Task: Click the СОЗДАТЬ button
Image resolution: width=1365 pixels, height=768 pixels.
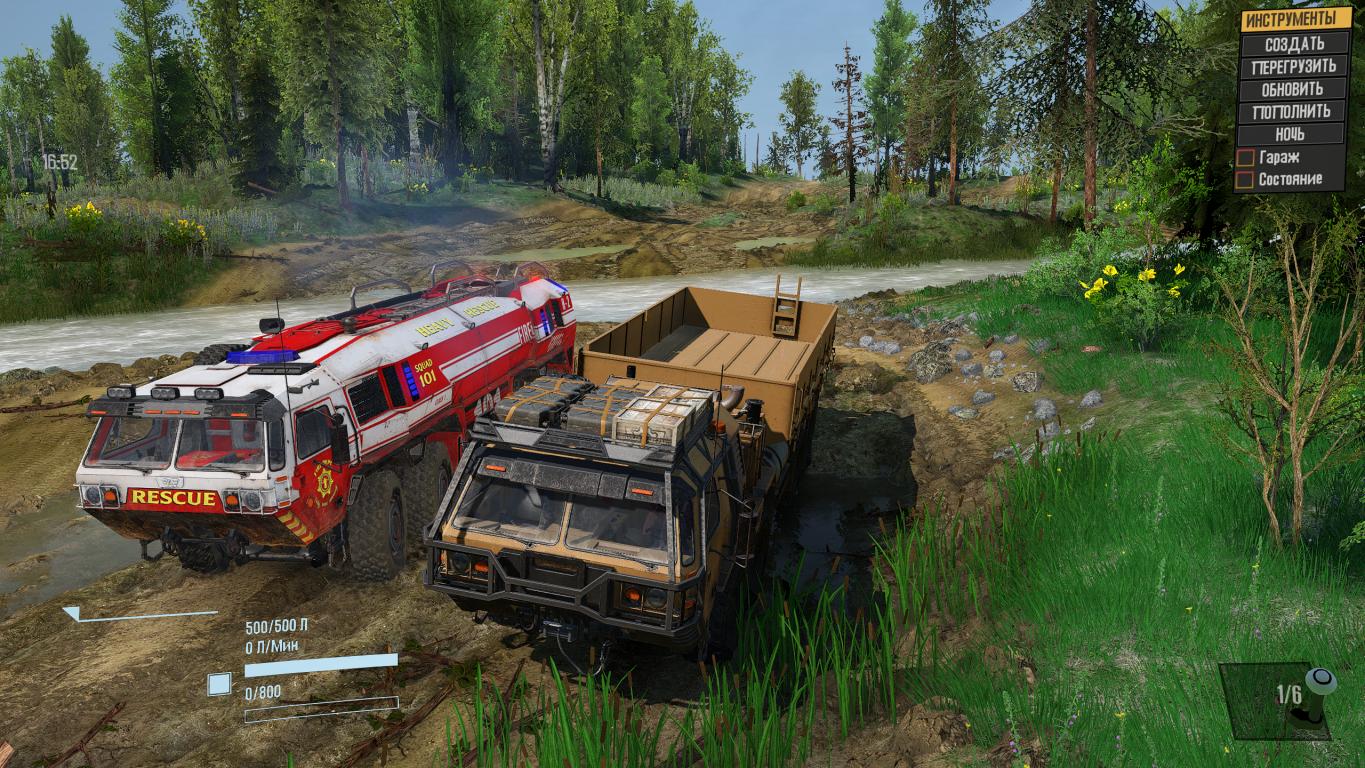Action: pyautogui.click(x=1294, y=44)
